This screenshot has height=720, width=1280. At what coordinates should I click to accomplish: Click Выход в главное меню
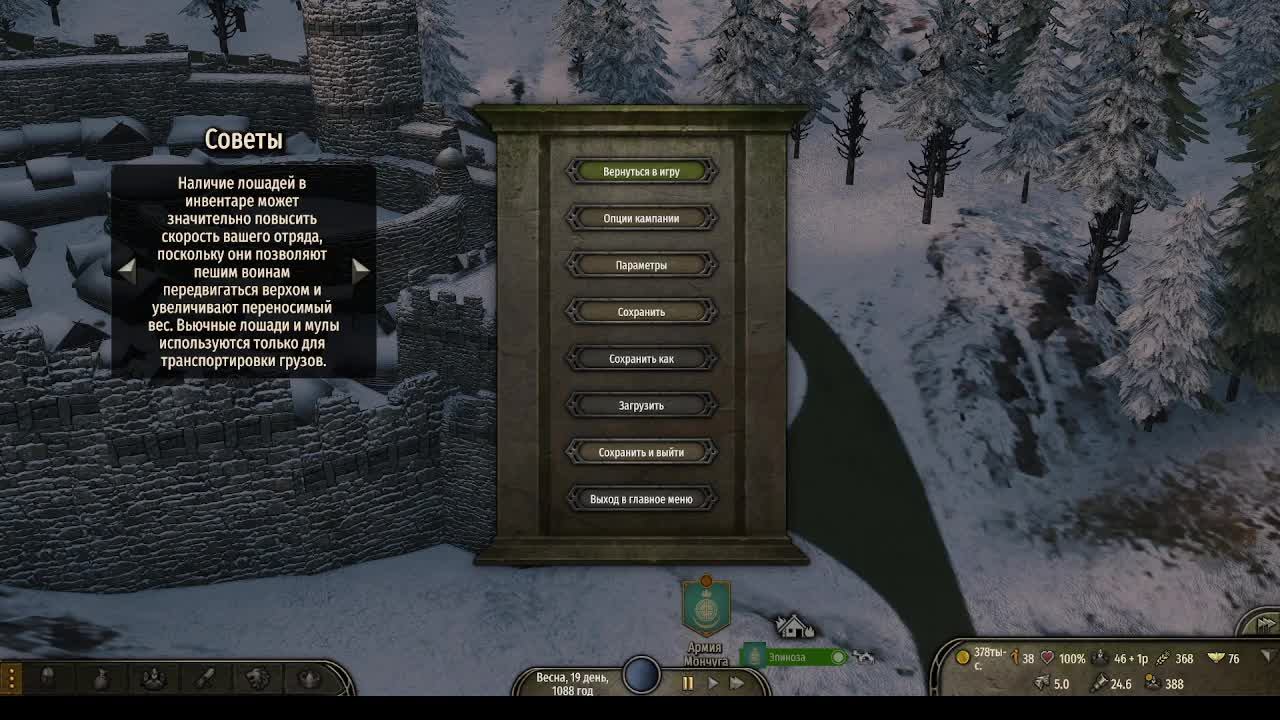(x=641, y=498)
